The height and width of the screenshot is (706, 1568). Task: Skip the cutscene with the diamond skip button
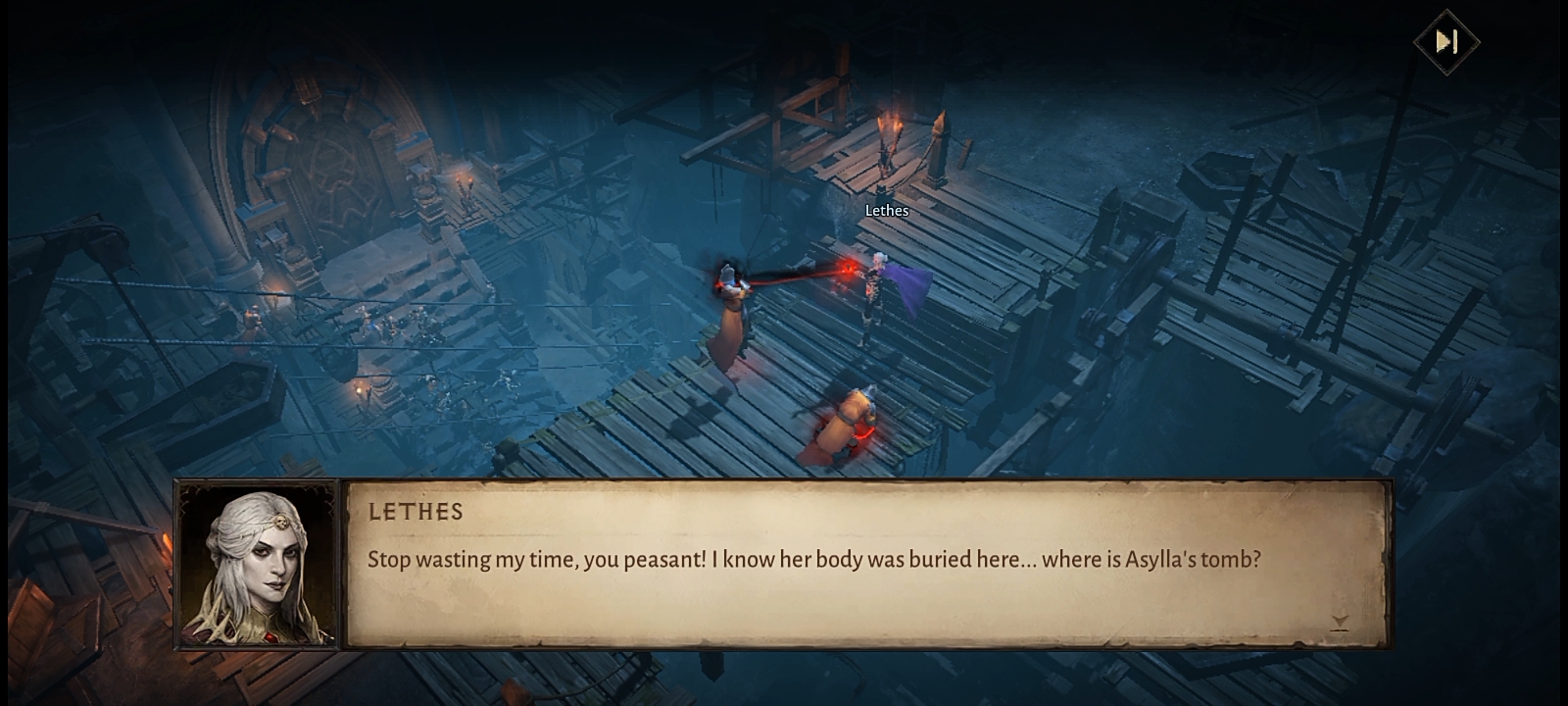[x=1446, y=41]
